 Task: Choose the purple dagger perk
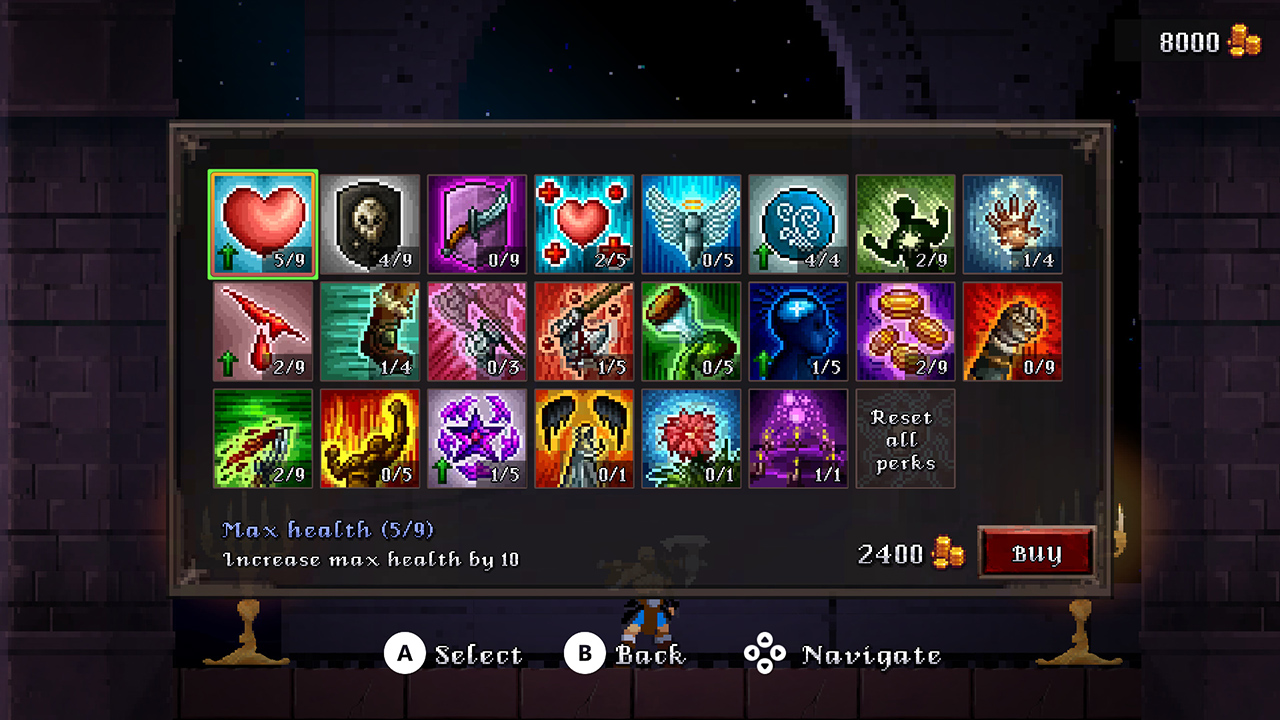tap(476, 222)
